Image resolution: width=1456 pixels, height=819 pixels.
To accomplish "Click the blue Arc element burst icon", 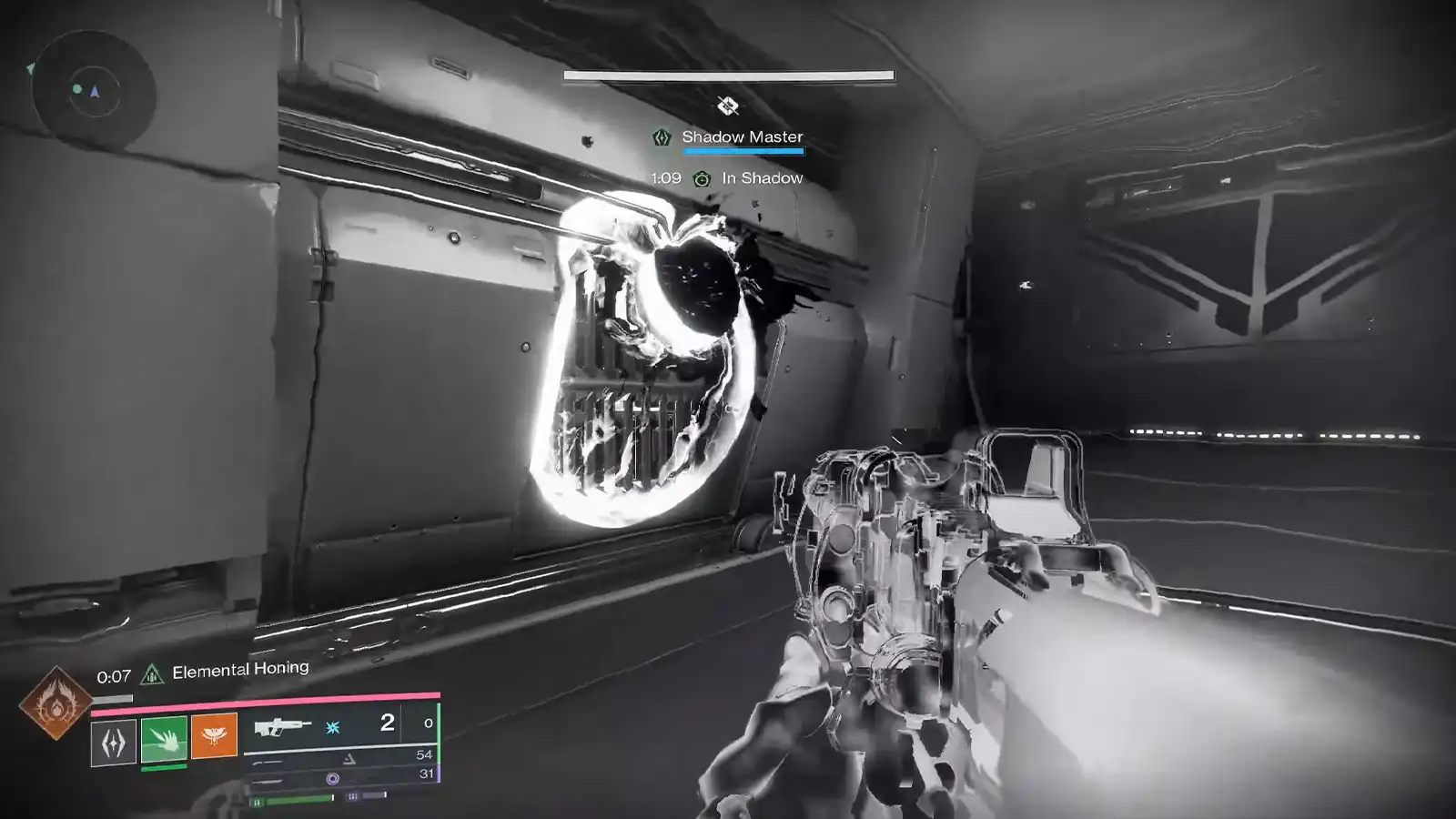I will click(x=332, y=726).
